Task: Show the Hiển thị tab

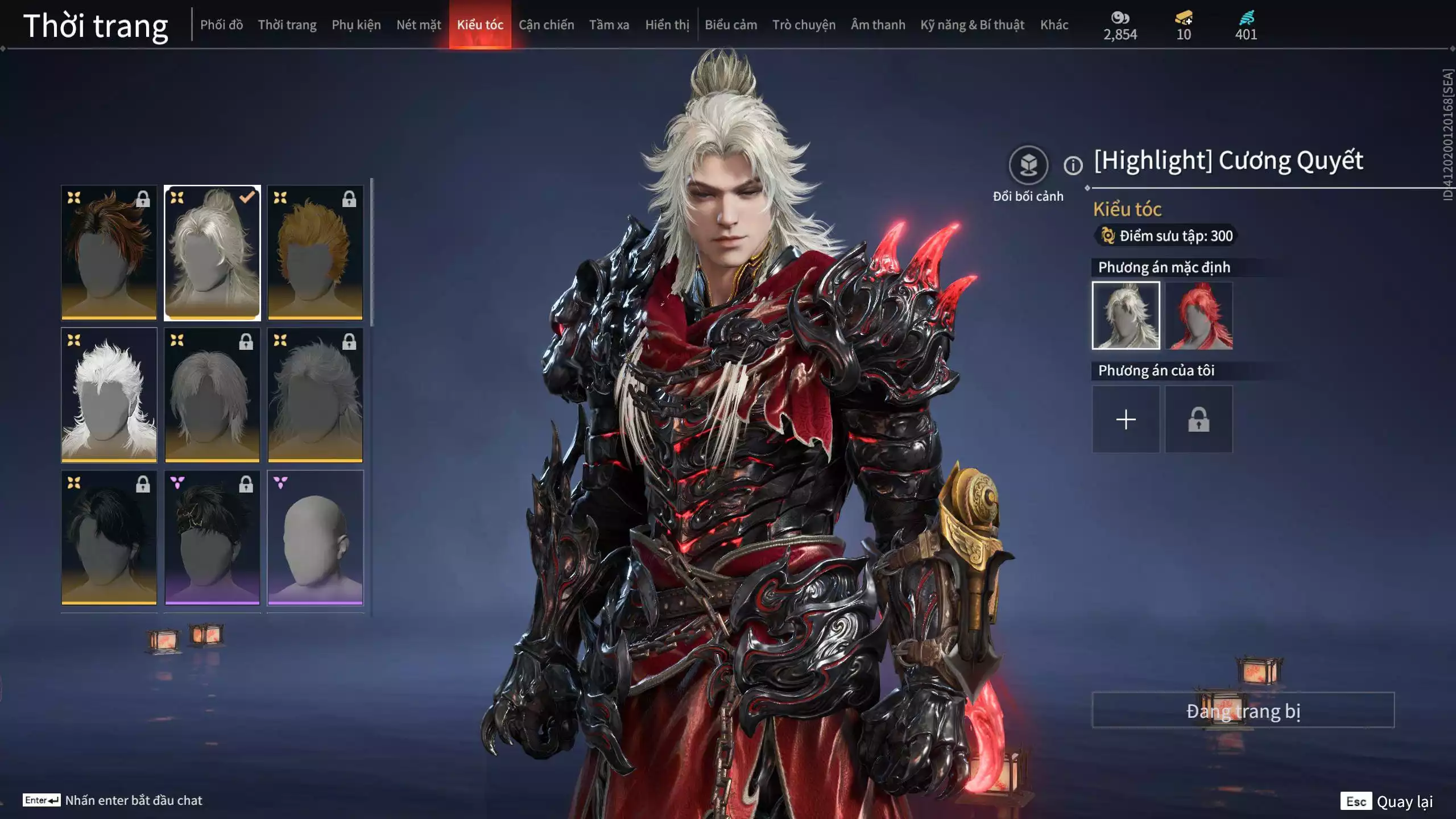Action: pyautogui.click(x=667, y=24)
